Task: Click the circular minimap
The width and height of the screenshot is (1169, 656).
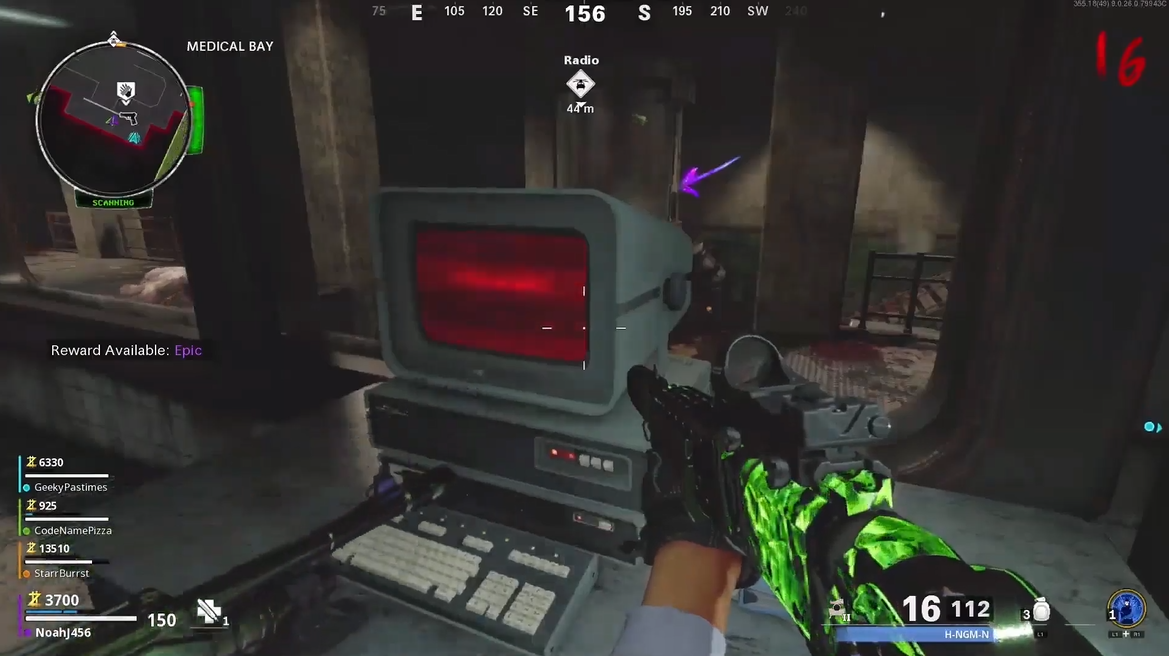Action: pyautogui.click(x=111, y=120)
